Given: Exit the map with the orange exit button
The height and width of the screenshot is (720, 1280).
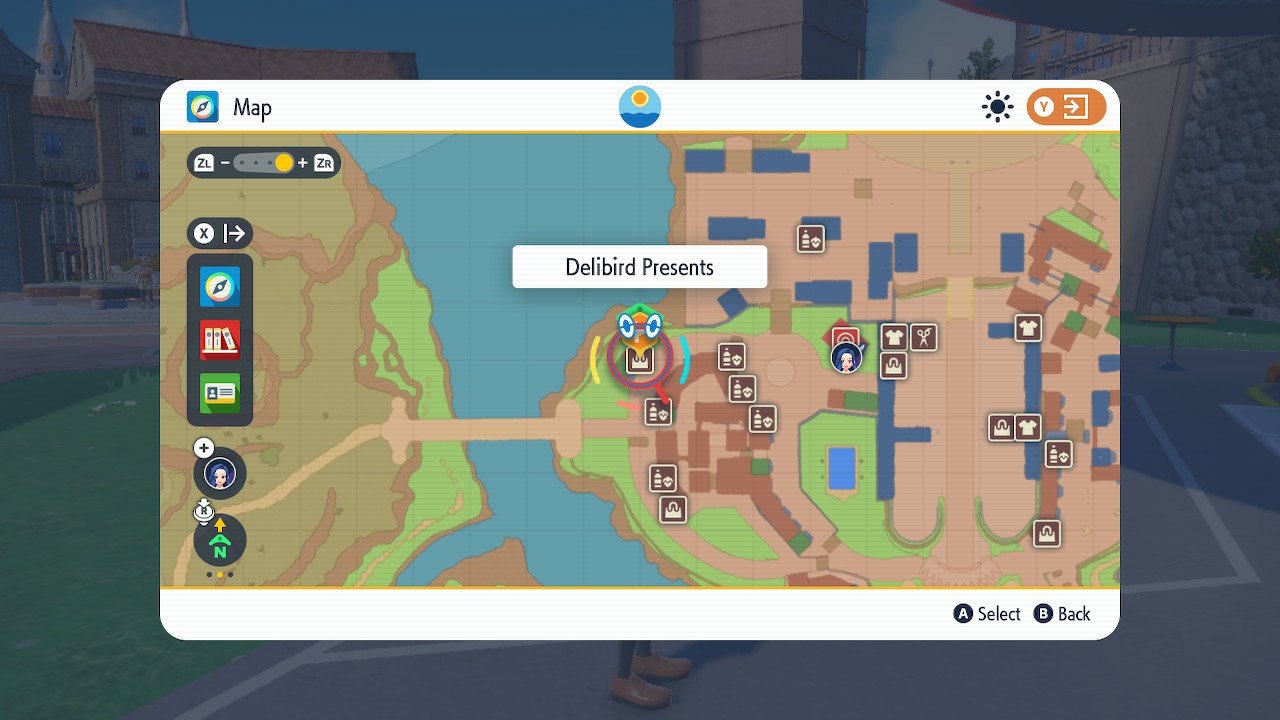Looking at the screenshot, I should 1066,107.
